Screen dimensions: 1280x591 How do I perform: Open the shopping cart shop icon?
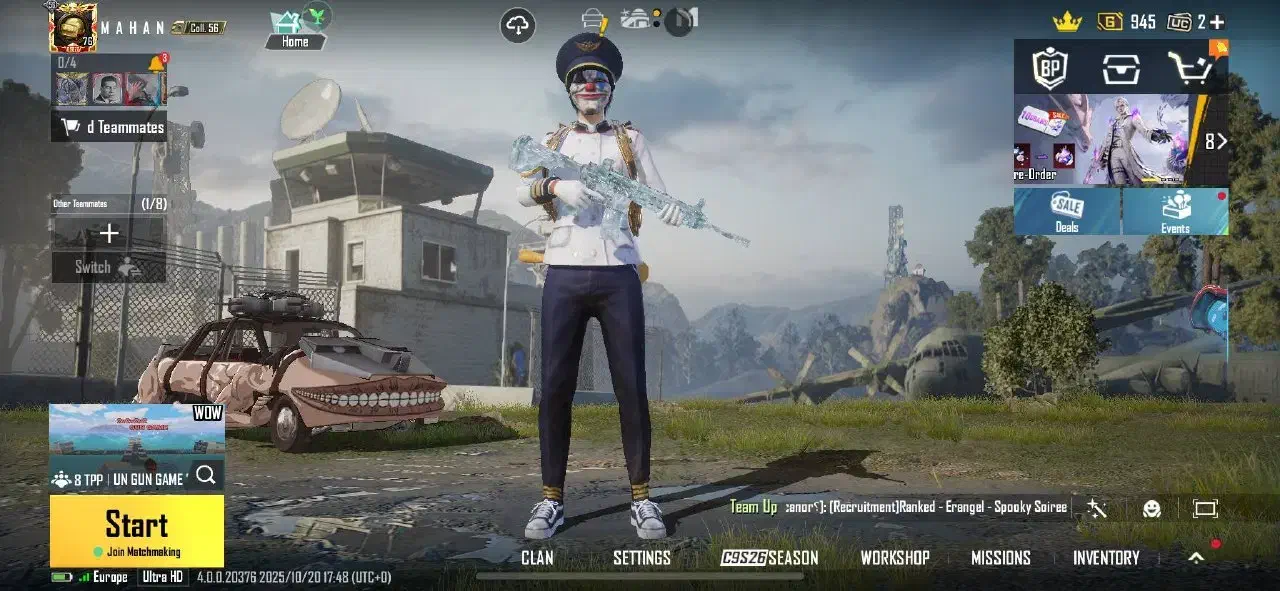(1190, 68)
